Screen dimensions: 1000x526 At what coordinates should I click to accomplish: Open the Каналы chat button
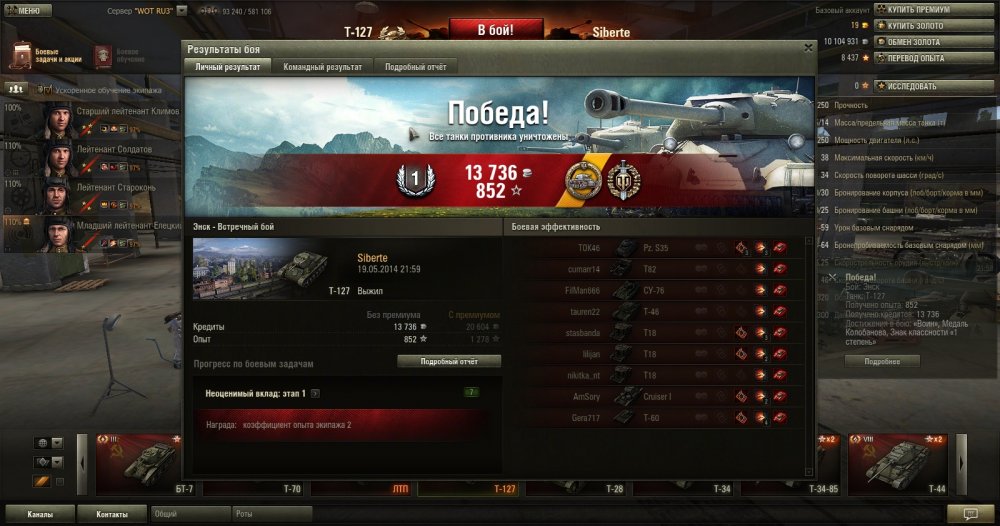tap(40, 514)
